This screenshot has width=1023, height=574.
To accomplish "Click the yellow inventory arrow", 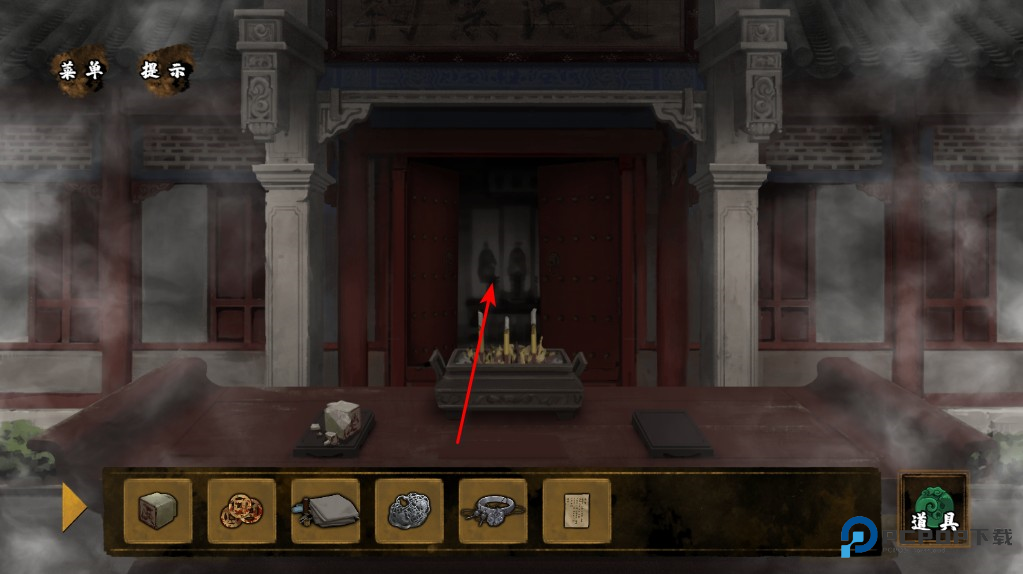I will (x=74, y=508).
